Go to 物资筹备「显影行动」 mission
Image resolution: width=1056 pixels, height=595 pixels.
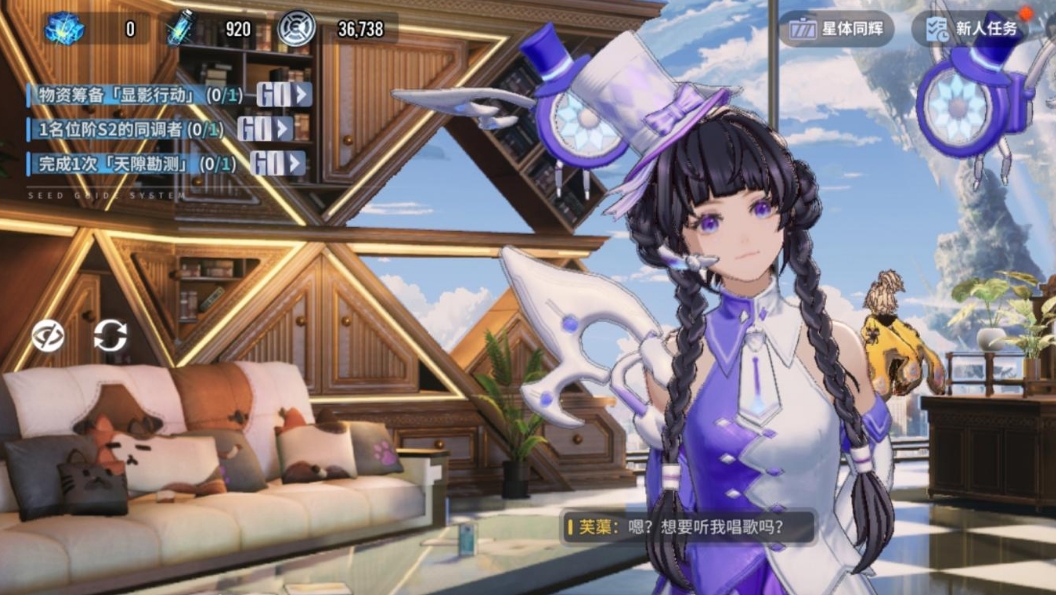pyautogui.click(x=284, y=95)
